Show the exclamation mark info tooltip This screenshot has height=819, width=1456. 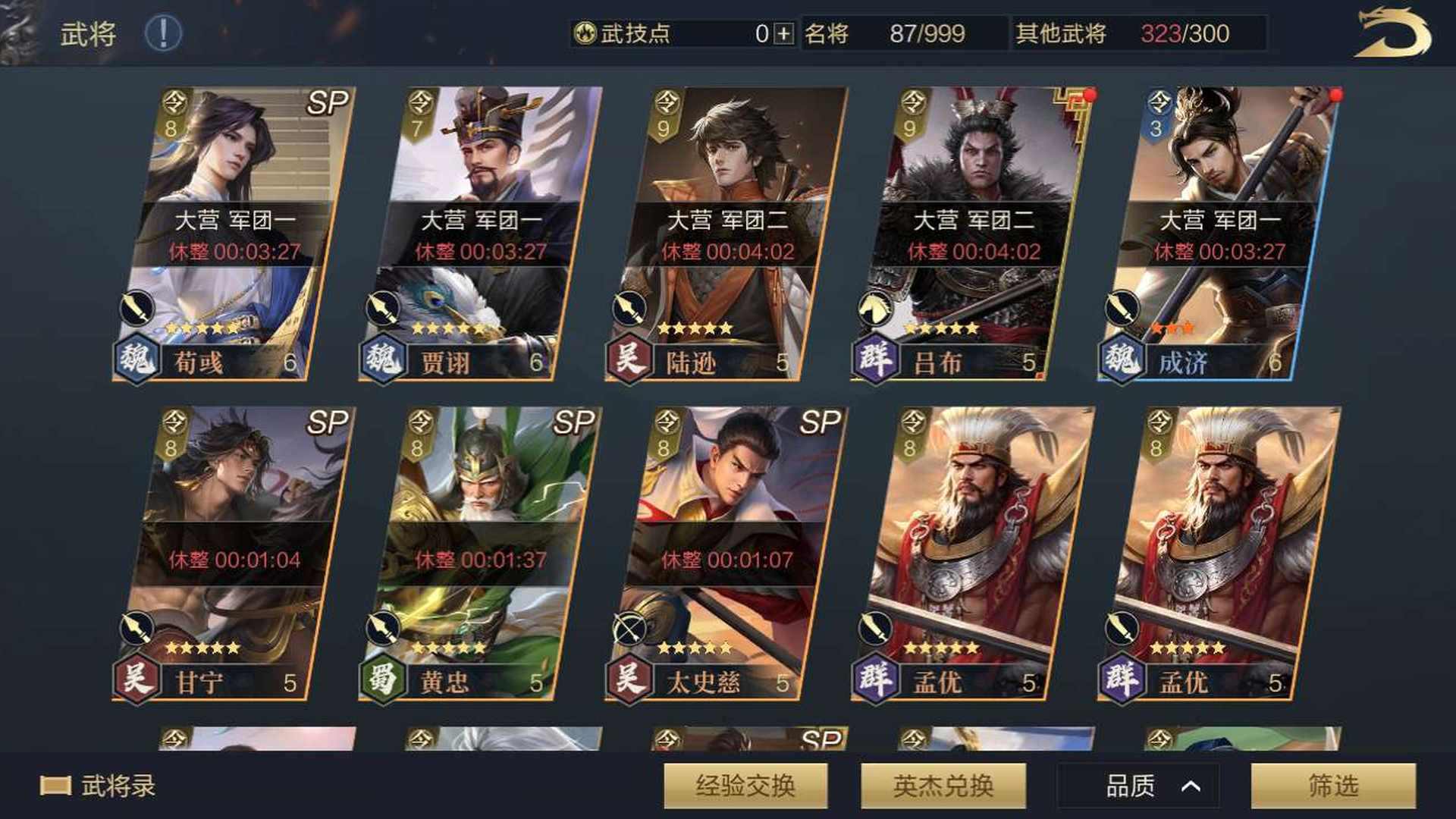[x=163, y=33]
